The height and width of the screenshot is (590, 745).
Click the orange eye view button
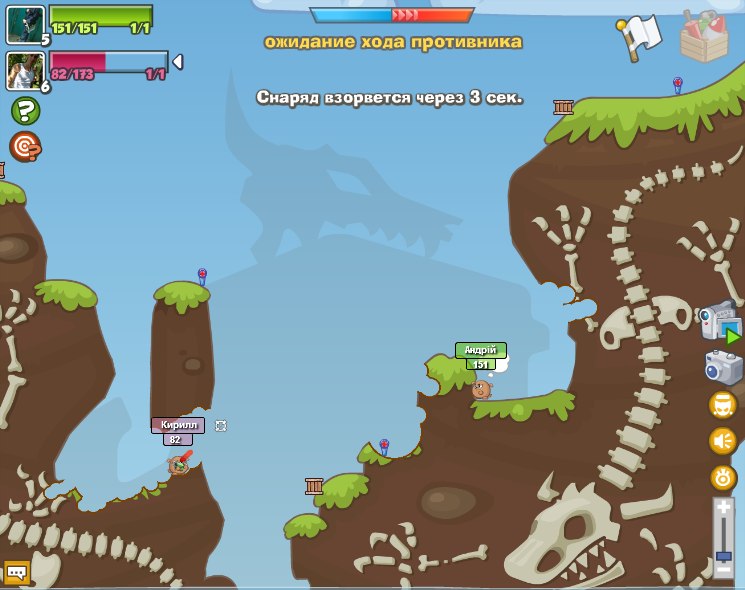click(723, 477)
